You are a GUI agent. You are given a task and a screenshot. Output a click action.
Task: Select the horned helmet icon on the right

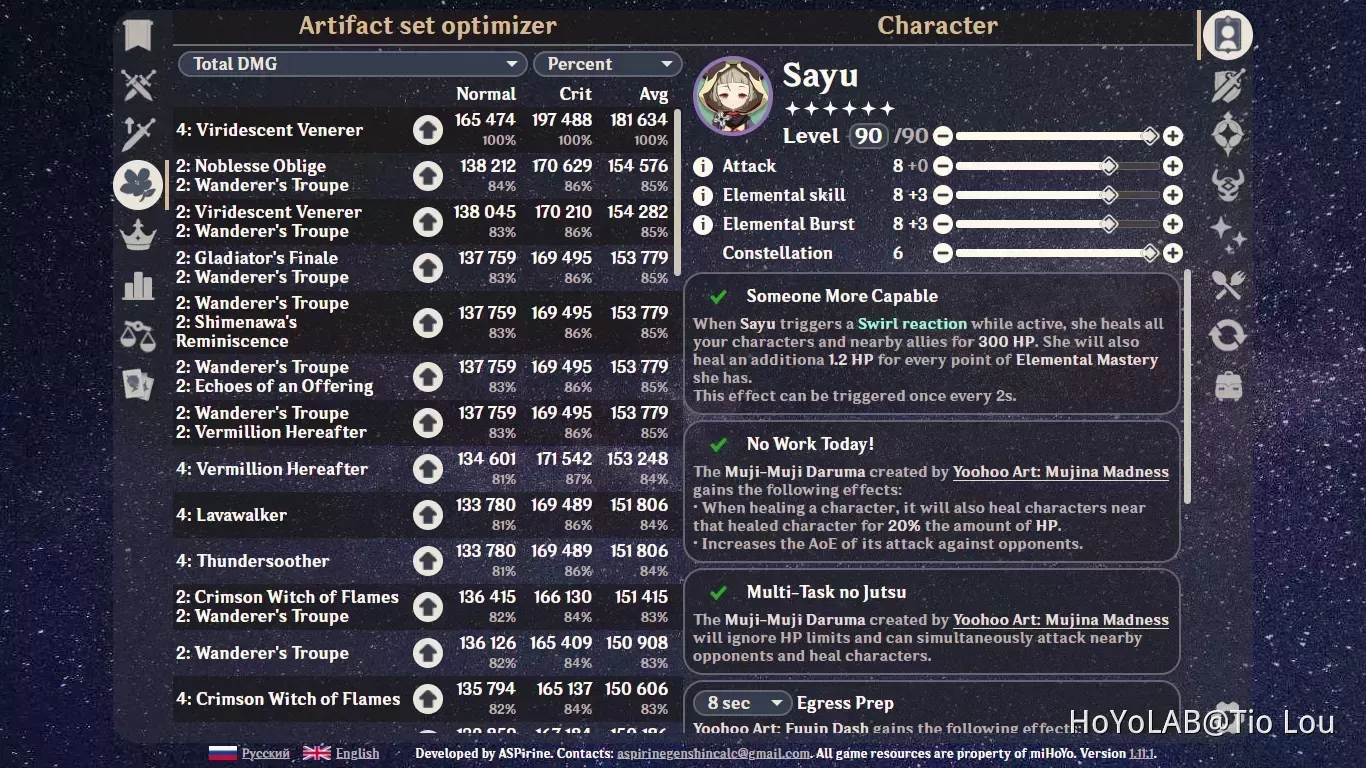(x=1228, y=184)
